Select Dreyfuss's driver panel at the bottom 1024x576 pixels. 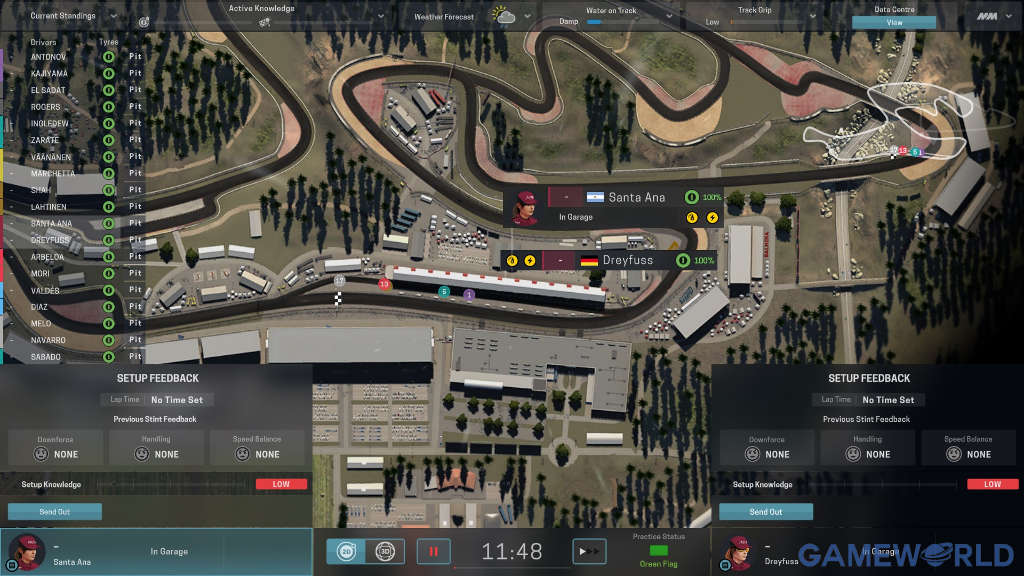click(x=760, y=551)
